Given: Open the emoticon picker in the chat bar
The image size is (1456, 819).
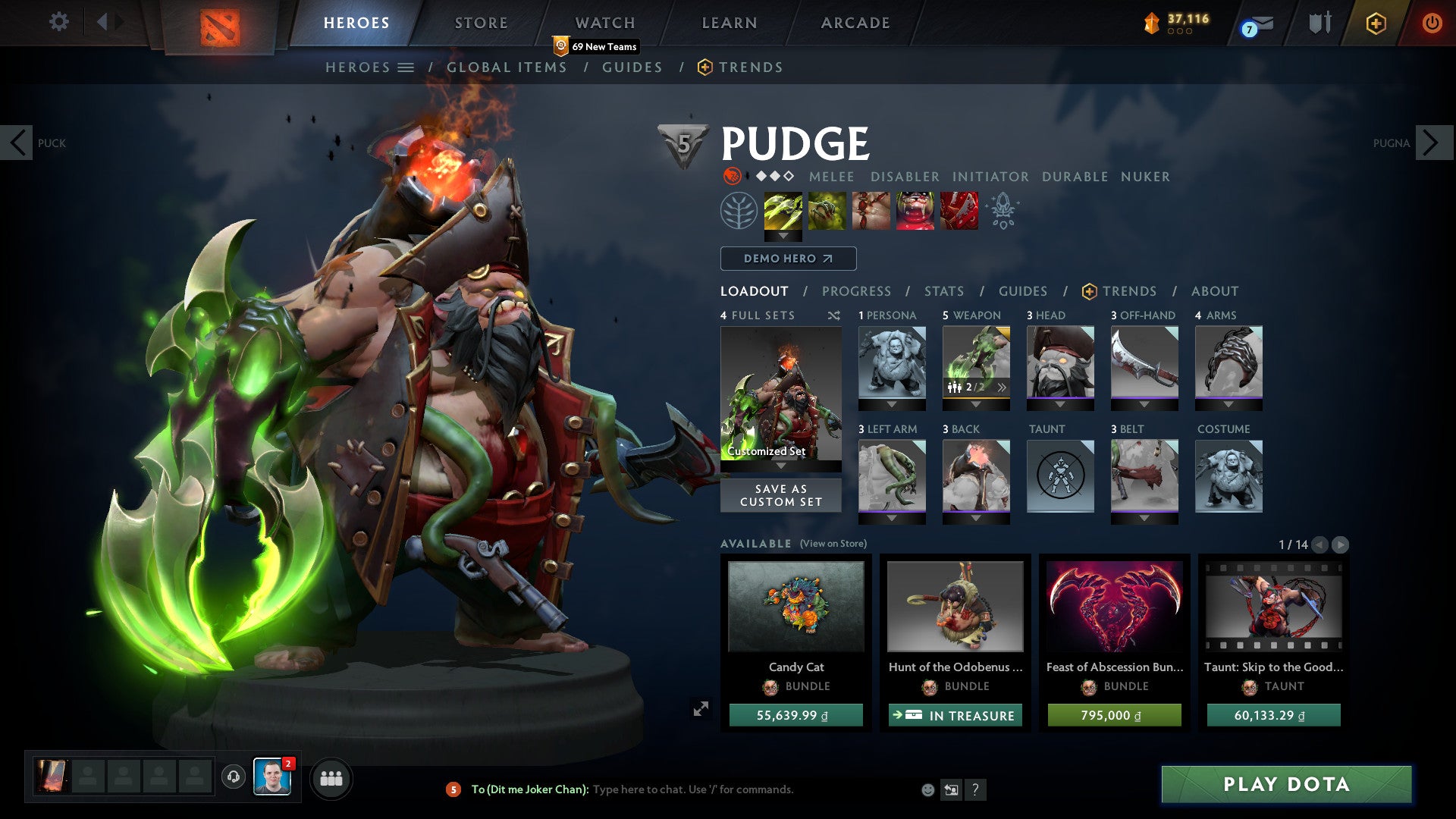Looking at the screenshot, I should click(927, 789).
